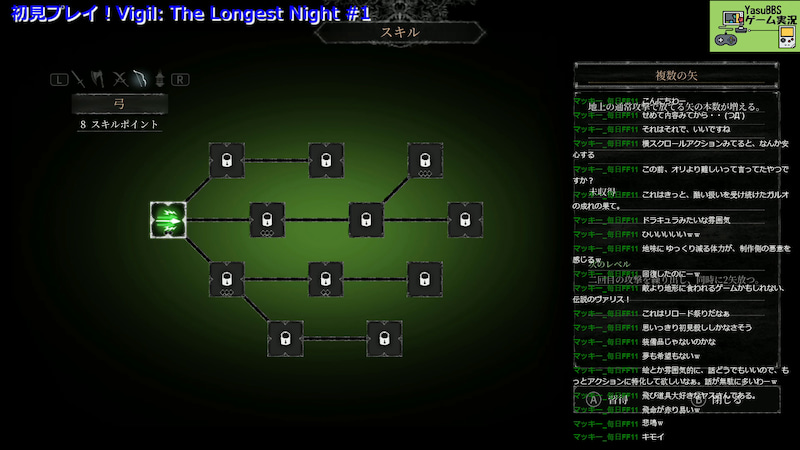Click the YasuBBS channel logo overlay
Screen dimensions: 800x450
click(x=754, y=26)
